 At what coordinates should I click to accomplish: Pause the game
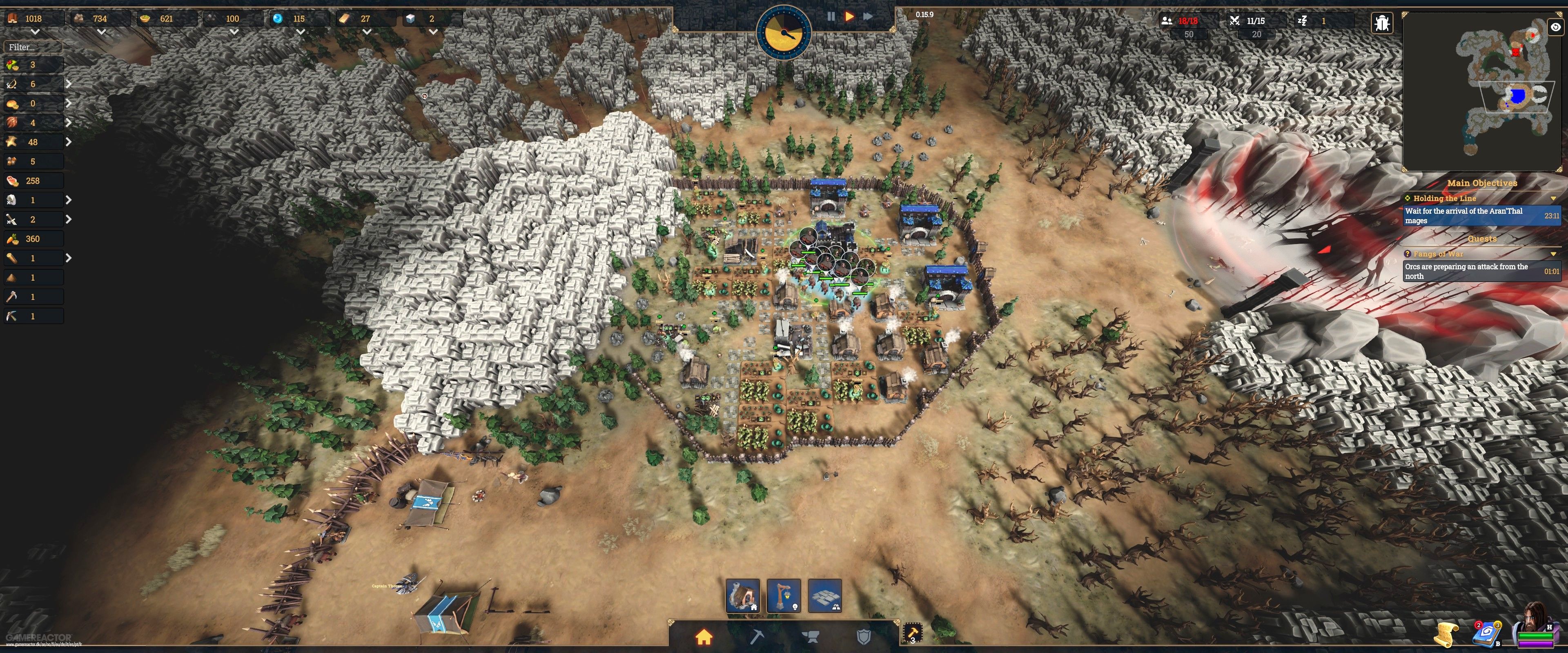point(831,16)
